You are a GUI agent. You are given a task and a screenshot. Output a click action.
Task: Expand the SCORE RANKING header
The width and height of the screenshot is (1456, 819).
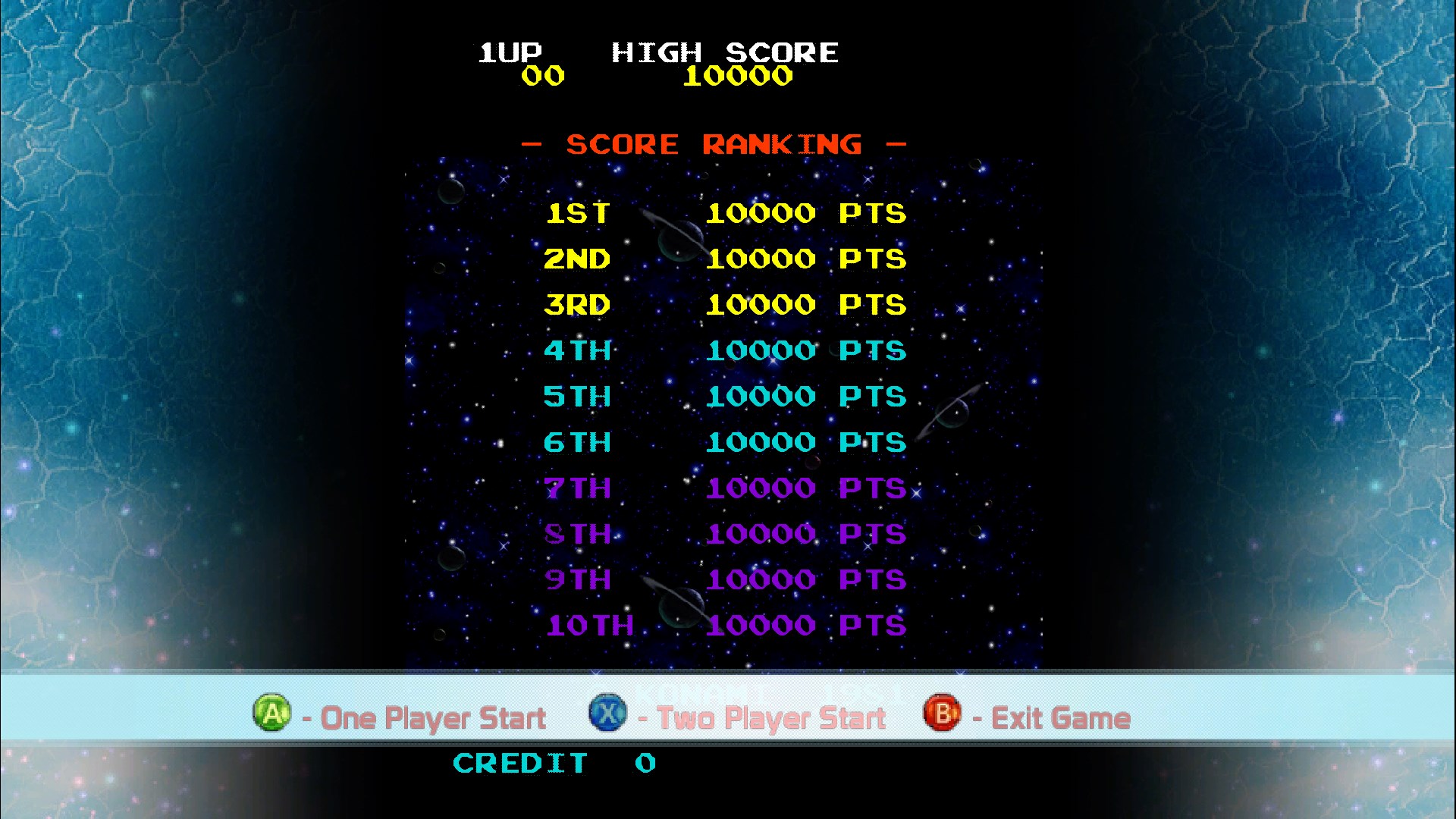[x=713, y=144]
